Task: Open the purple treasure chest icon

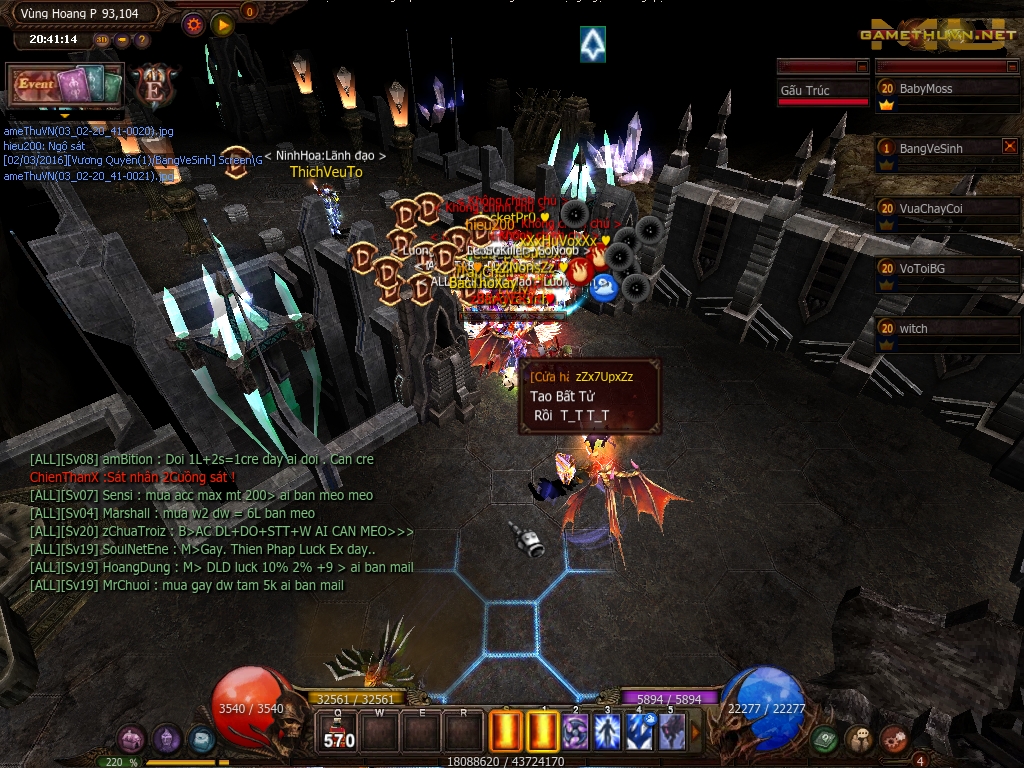Action: point(132,739)
